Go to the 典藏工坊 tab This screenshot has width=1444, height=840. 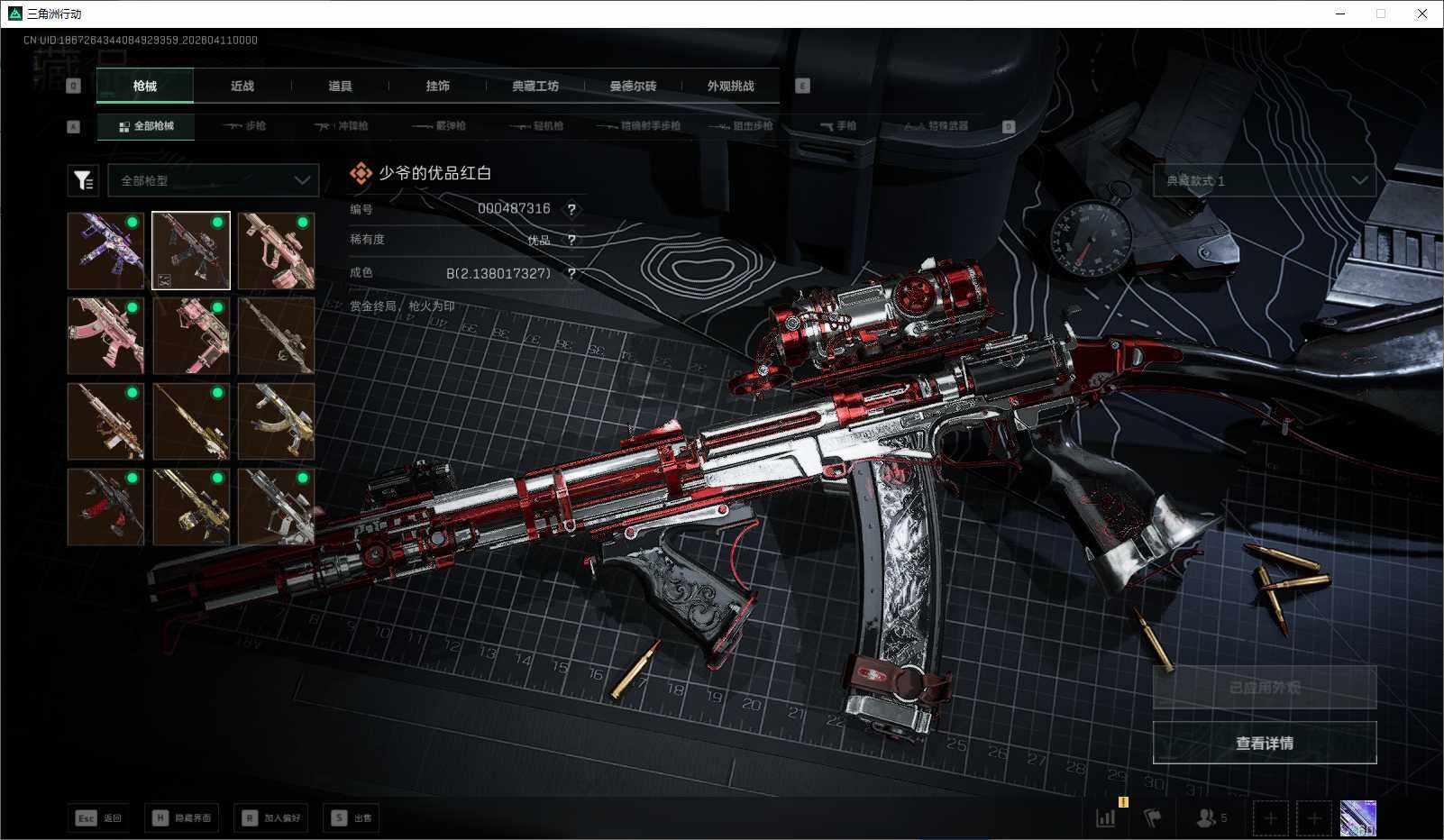click(535, 86)
